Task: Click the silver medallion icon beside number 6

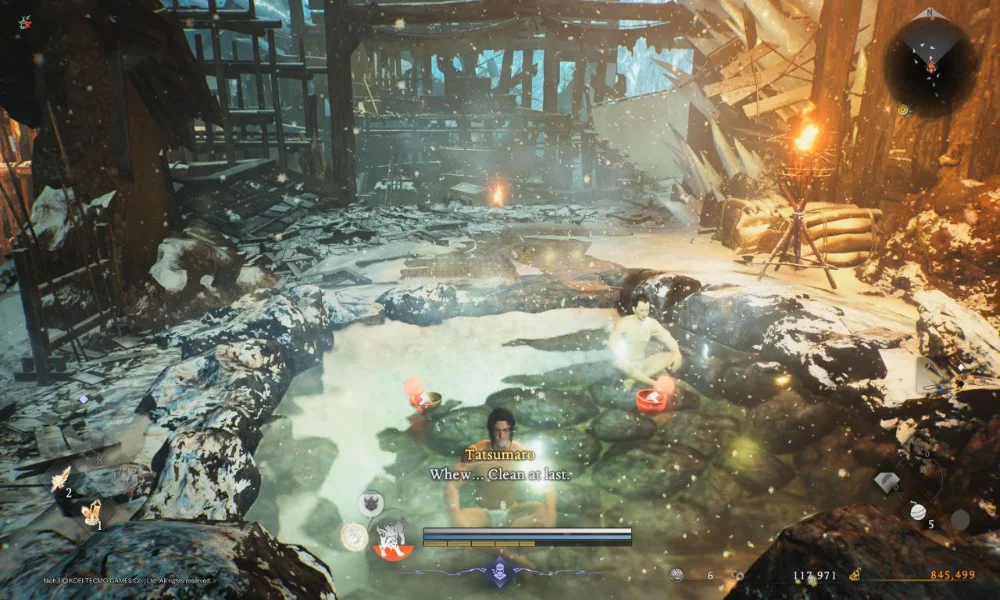Action: point(678,575)
